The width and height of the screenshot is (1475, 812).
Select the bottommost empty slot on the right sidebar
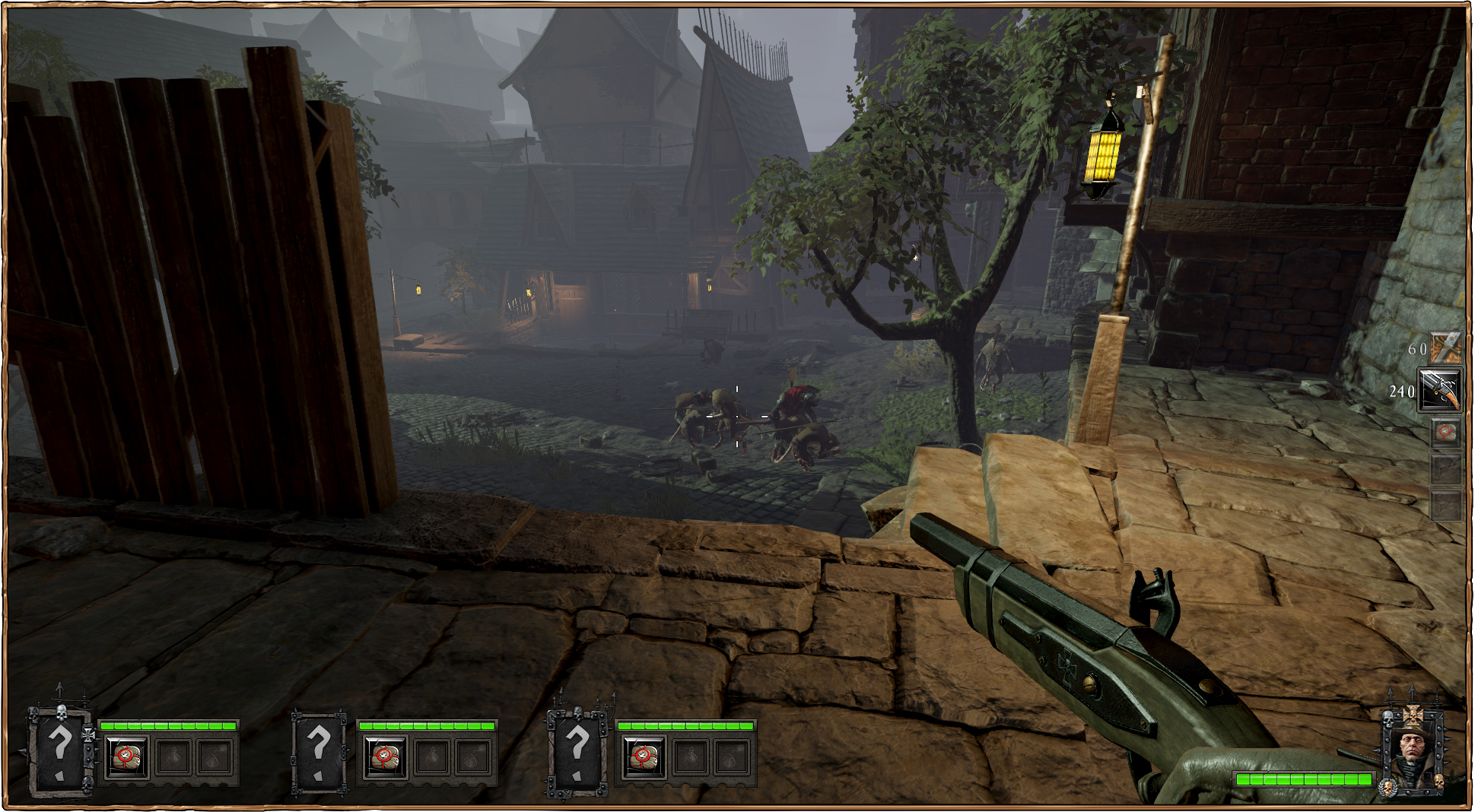(x=1446, y=506)
